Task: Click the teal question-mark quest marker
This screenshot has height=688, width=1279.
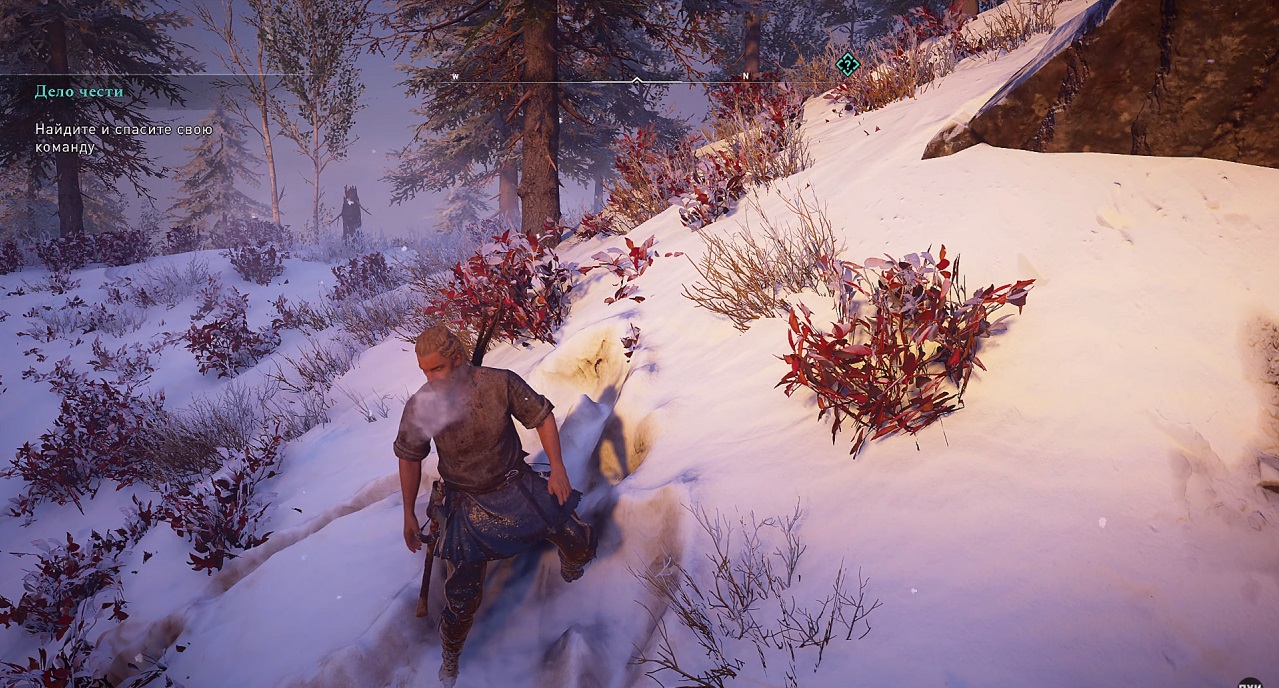Action: 847,65
